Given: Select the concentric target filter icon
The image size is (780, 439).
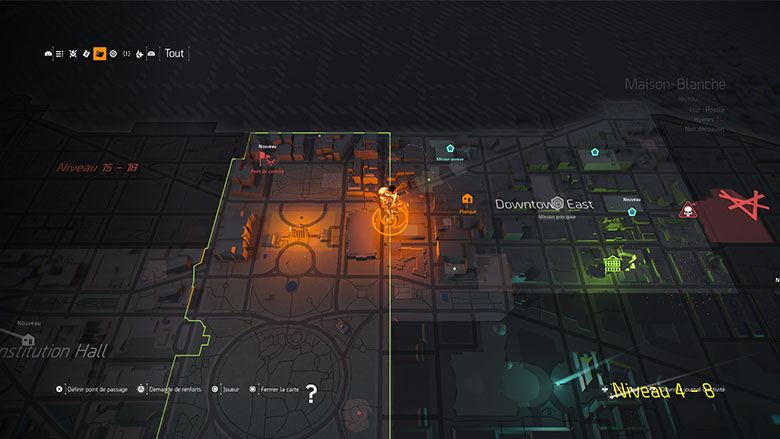Looking at the screenshot, I should (113, 54).
